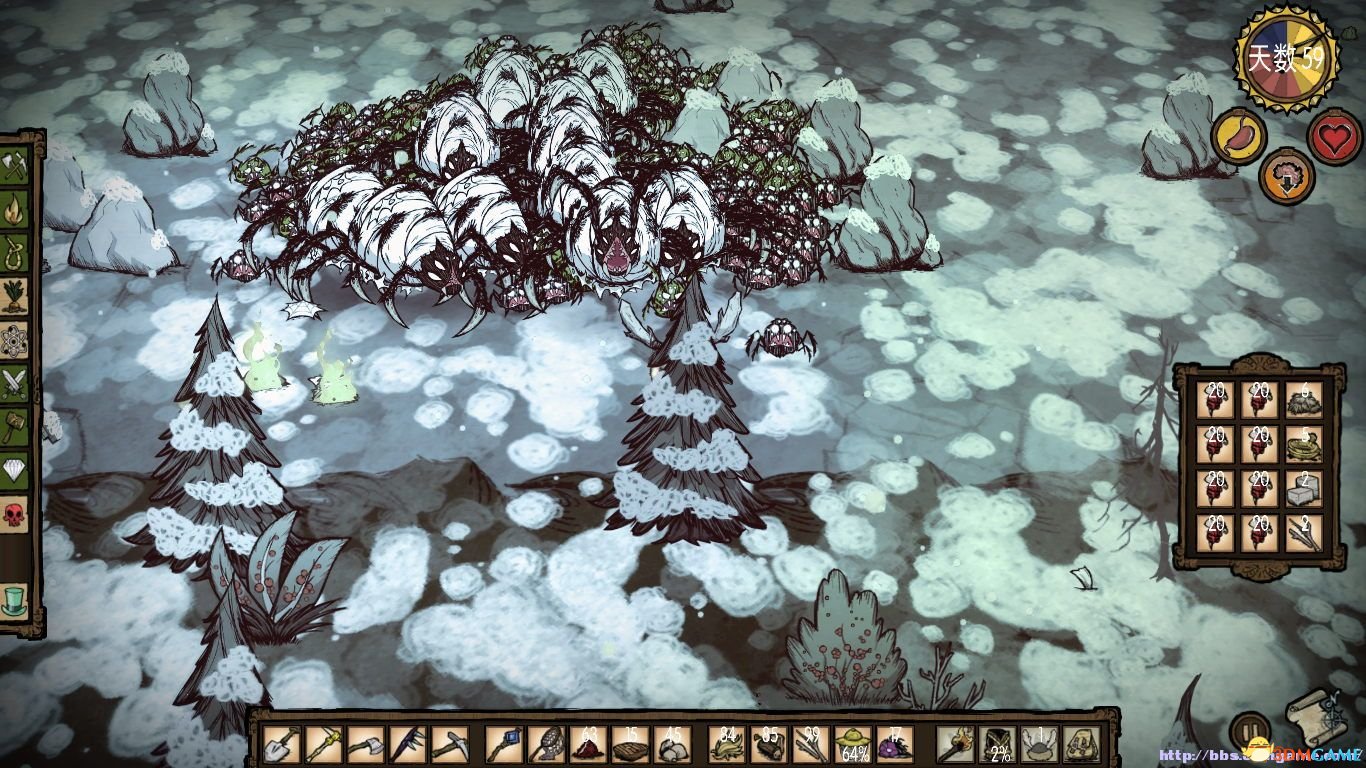Open the Food crafting tab
This screenshot has width=1366, height=768.
tap(15, 295)
